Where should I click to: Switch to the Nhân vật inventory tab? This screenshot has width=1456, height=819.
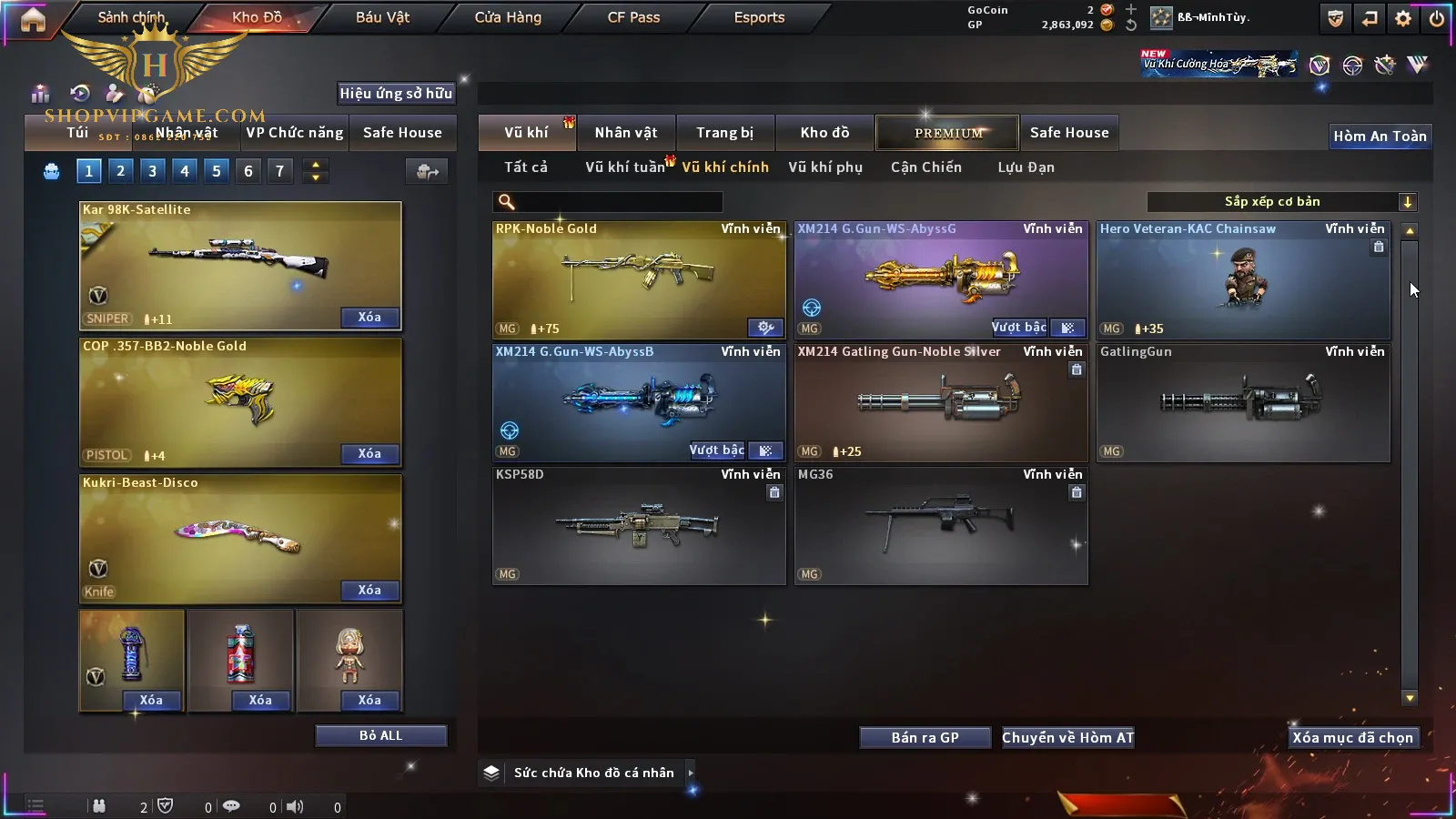625,133
